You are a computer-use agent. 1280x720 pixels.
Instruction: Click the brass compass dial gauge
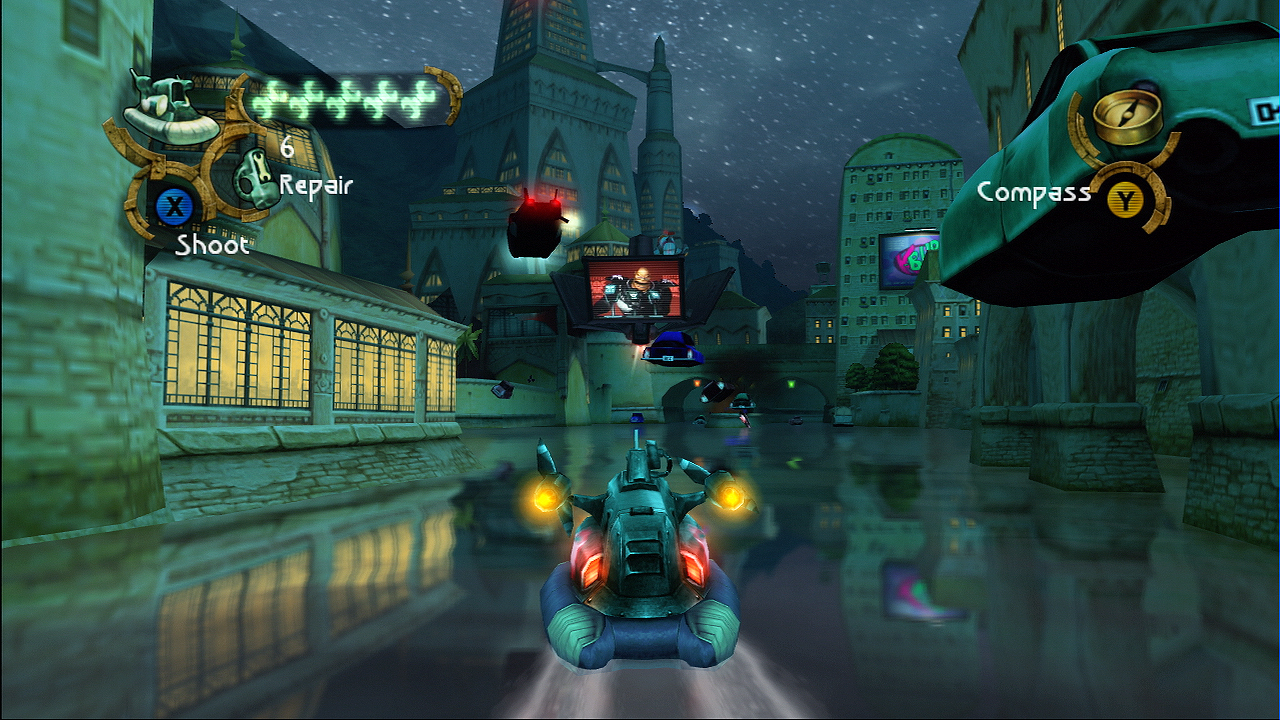(1127, 117)
